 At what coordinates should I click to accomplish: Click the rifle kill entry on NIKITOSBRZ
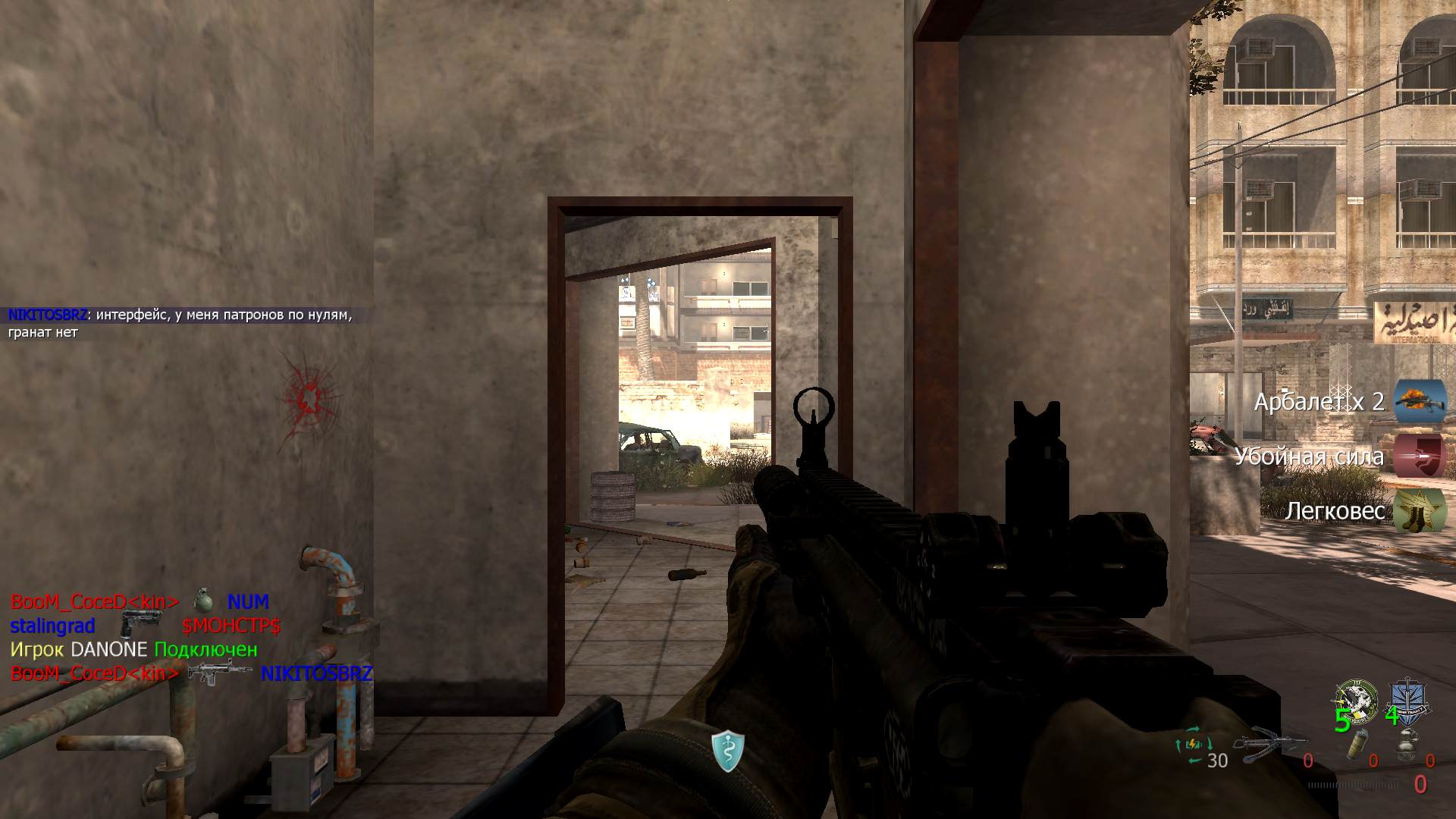point(191,673)
